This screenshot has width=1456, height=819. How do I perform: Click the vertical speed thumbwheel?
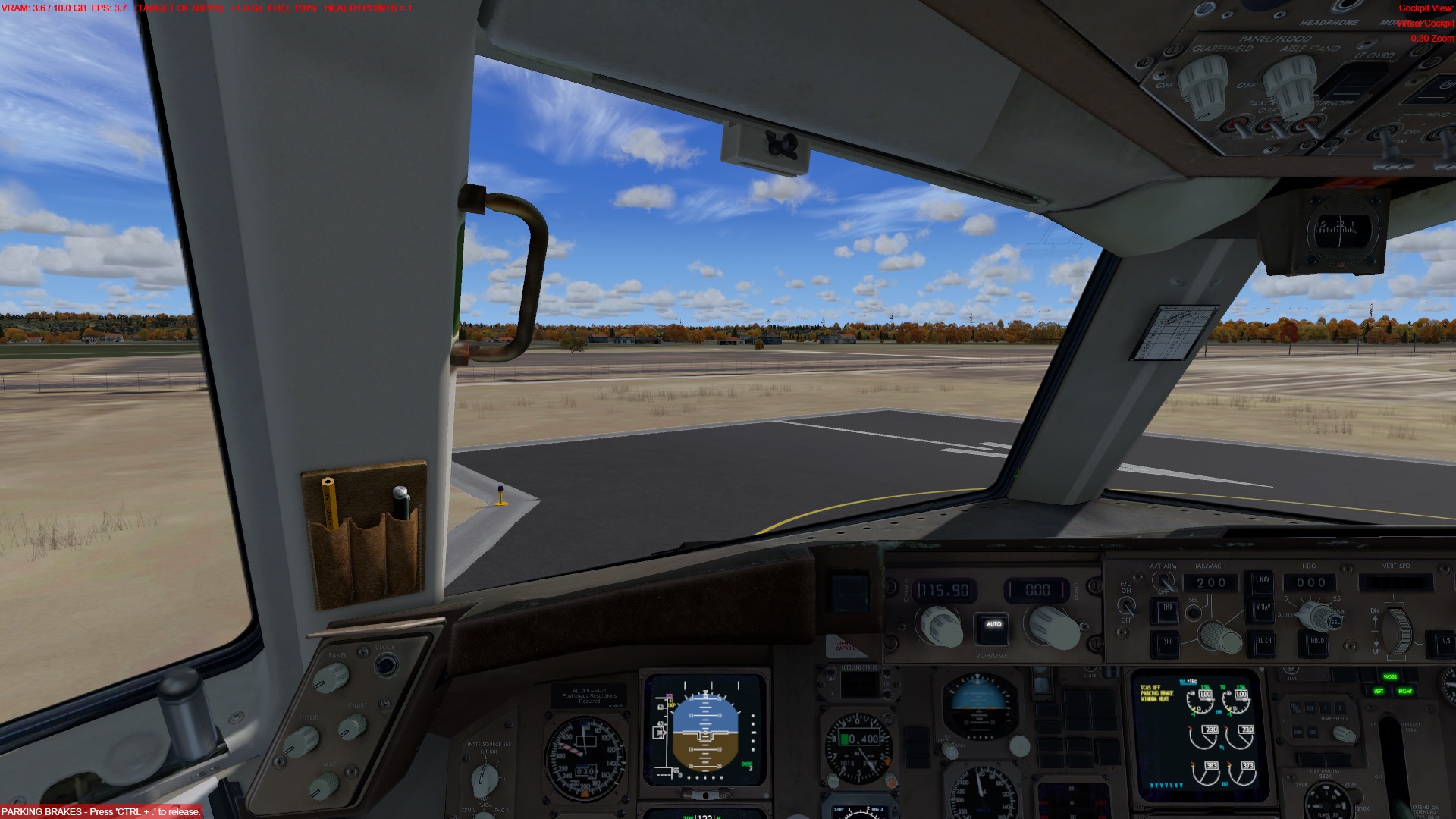(1399, 629)
